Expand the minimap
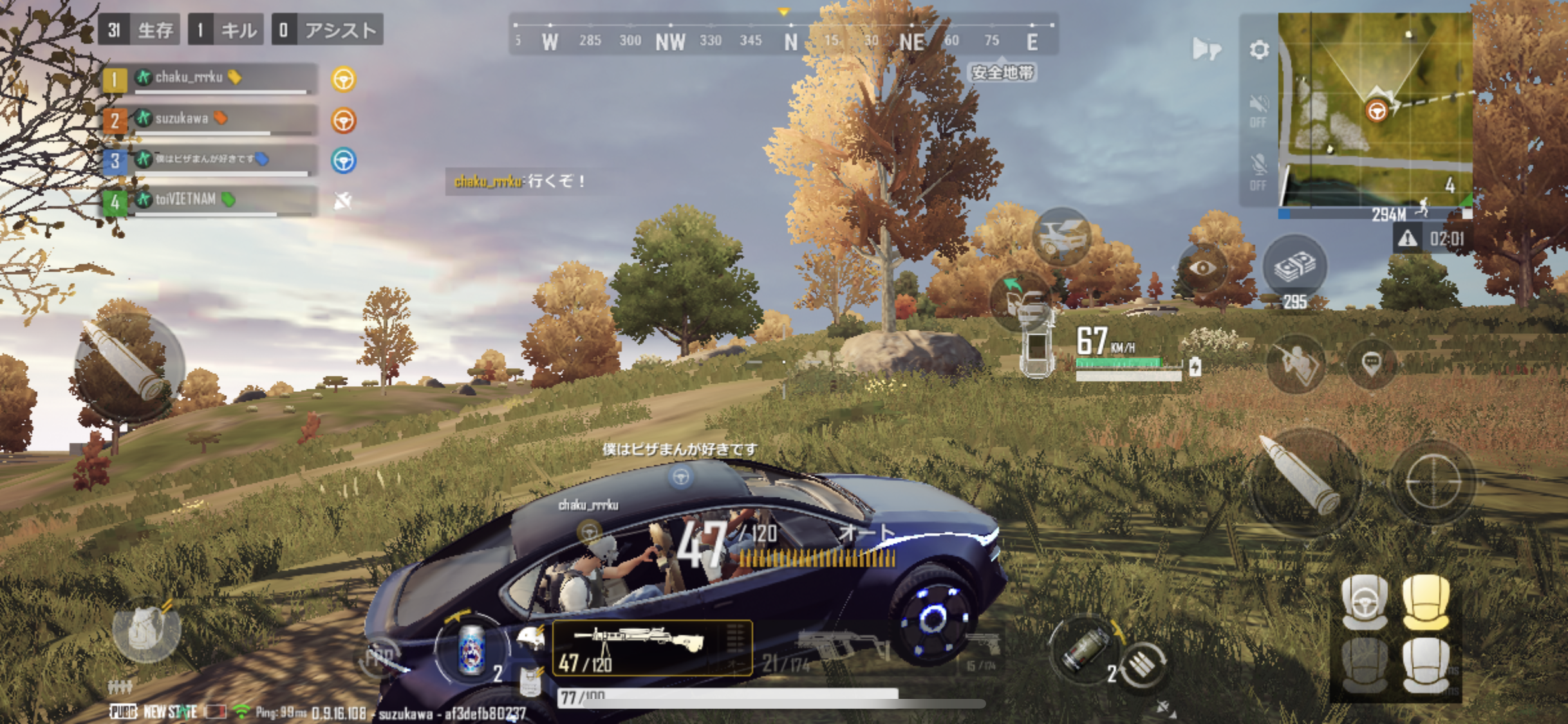 pos(1374,109)
